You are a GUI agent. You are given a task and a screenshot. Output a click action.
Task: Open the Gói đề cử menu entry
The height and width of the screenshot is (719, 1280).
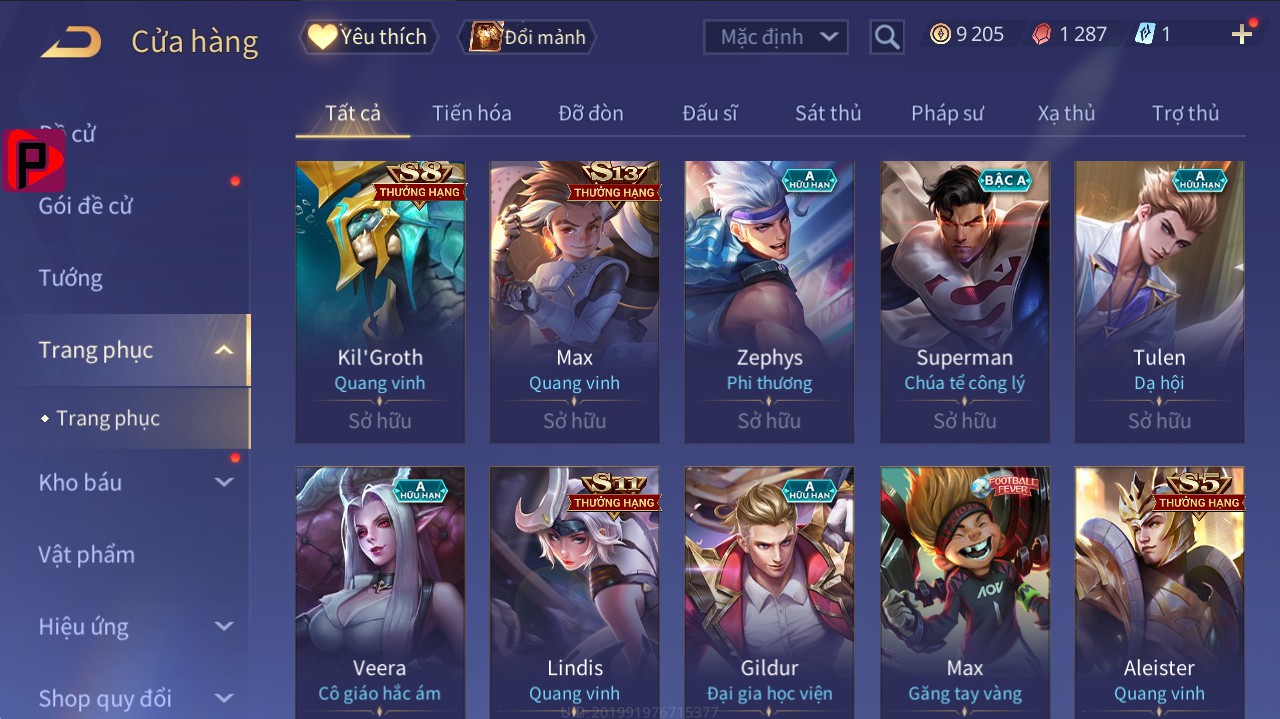click(86, 206)
